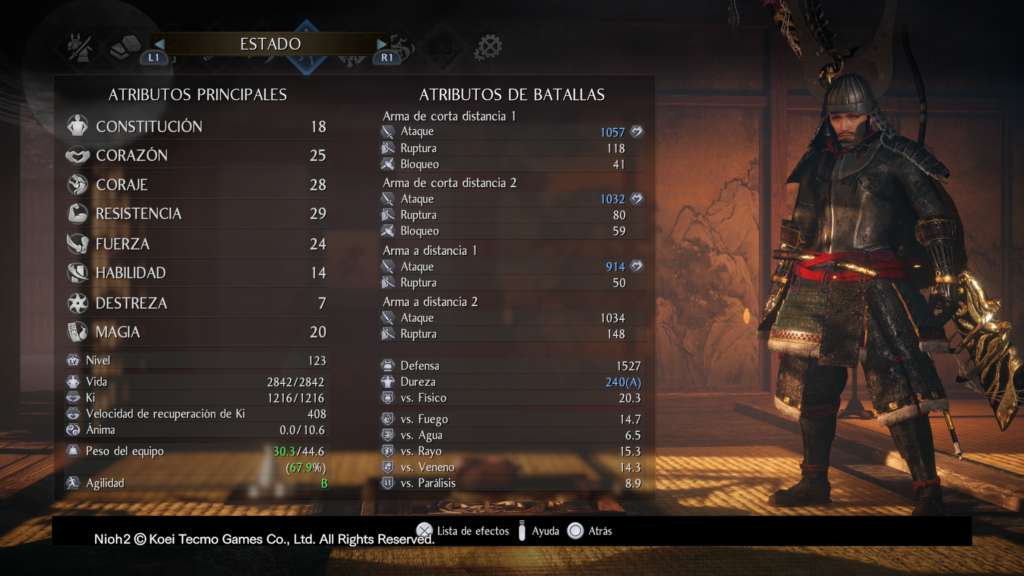Select the Destreza attribute row
The width and height of the screenshot is (1024, 576).
click(197, 303)
